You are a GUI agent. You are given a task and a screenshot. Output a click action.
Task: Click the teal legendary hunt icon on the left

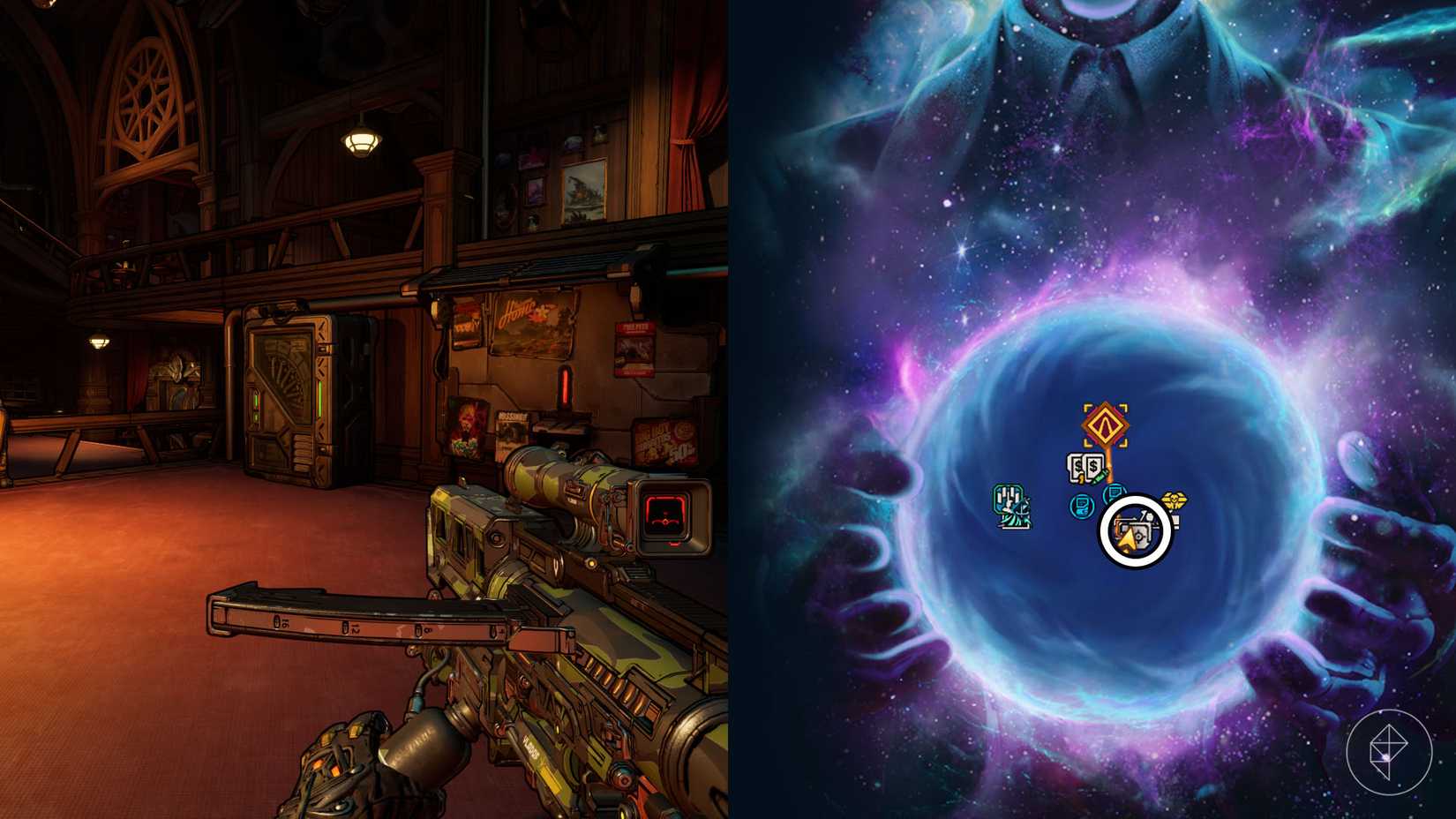(x=1011, y=506)
